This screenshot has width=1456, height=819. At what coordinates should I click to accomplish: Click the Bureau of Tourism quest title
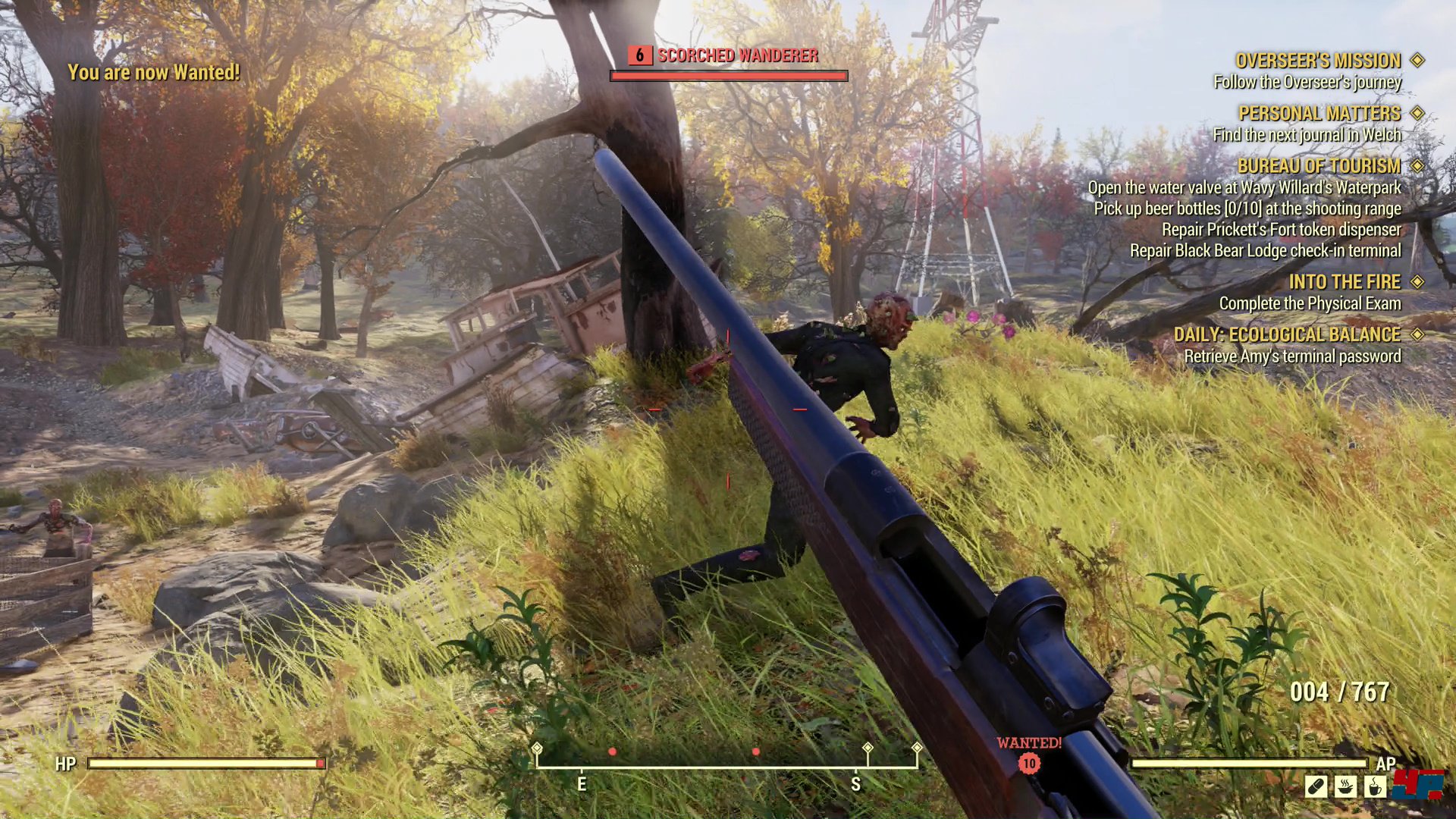tap(1319, 166)
